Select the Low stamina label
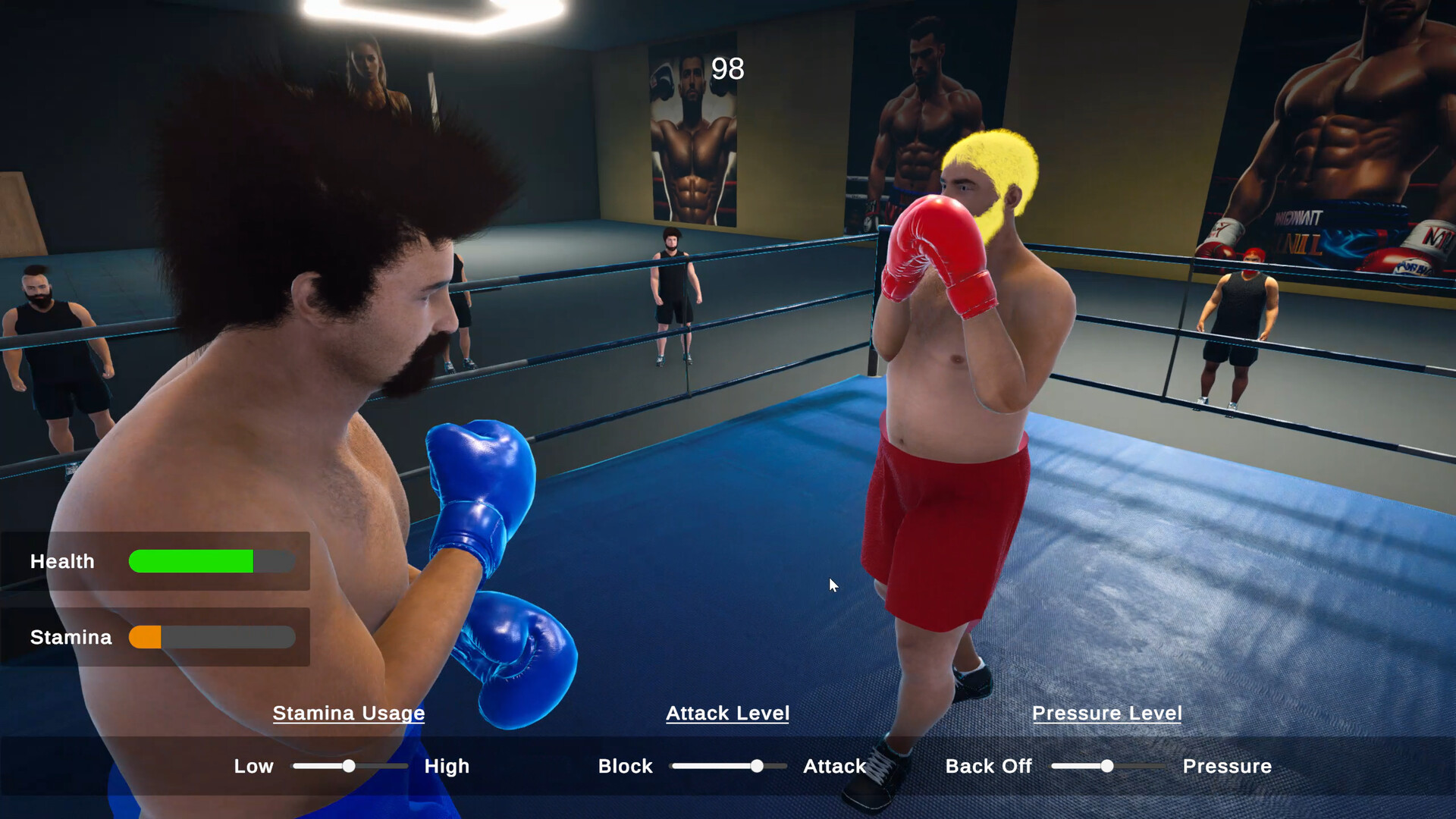The image size is (1456, 819). tap(253, 767)
